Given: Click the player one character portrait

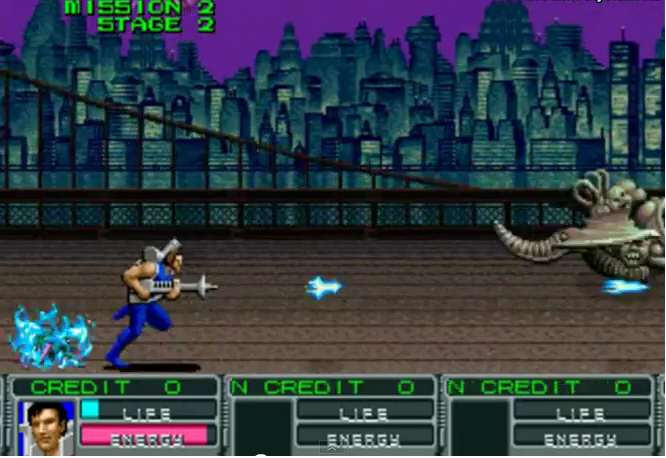Looking at the screenshot, I should coord(46,427).
